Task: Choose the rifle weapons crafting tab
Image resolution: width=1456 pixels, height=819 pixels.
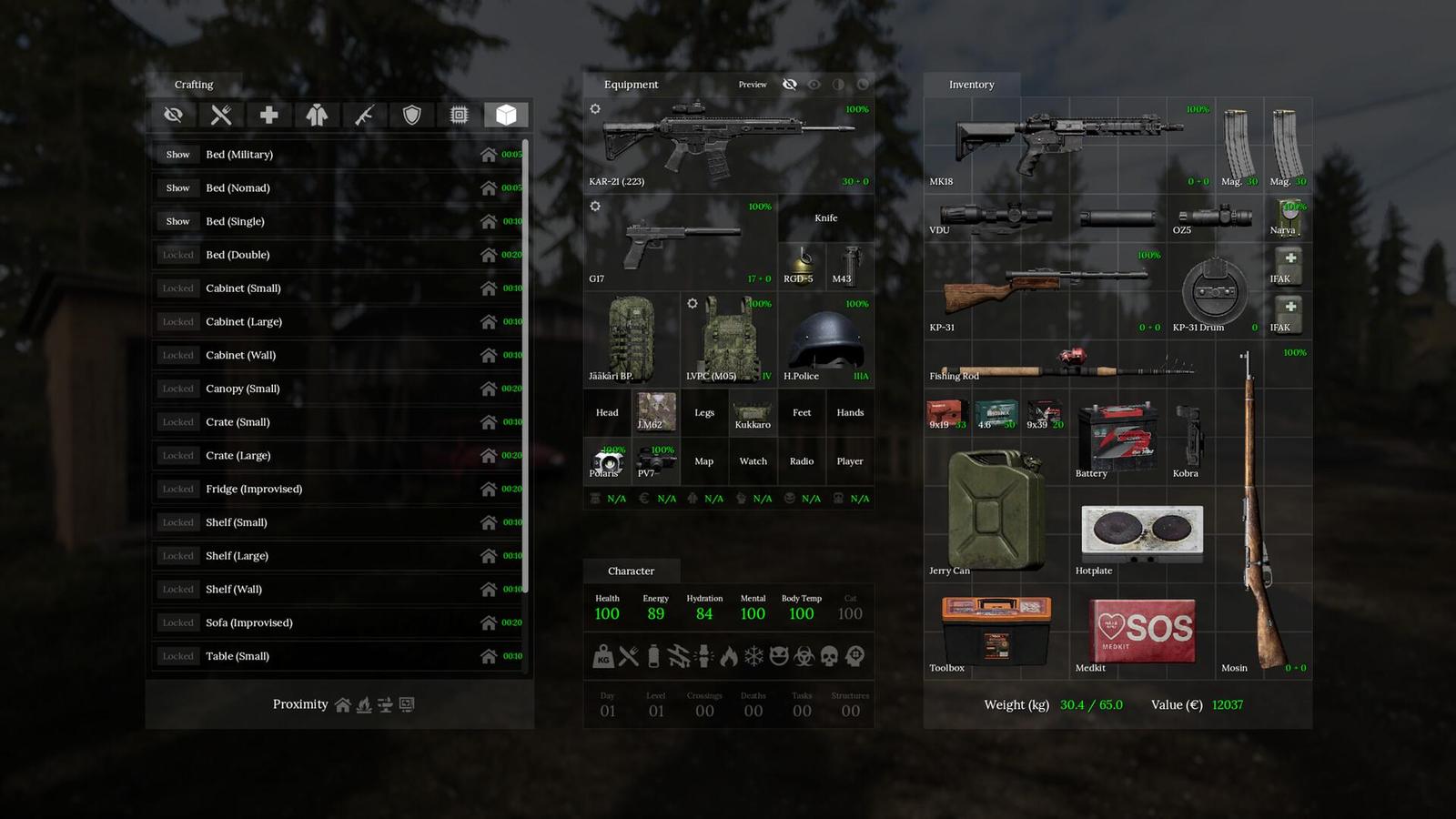Action: click(364, 115)
